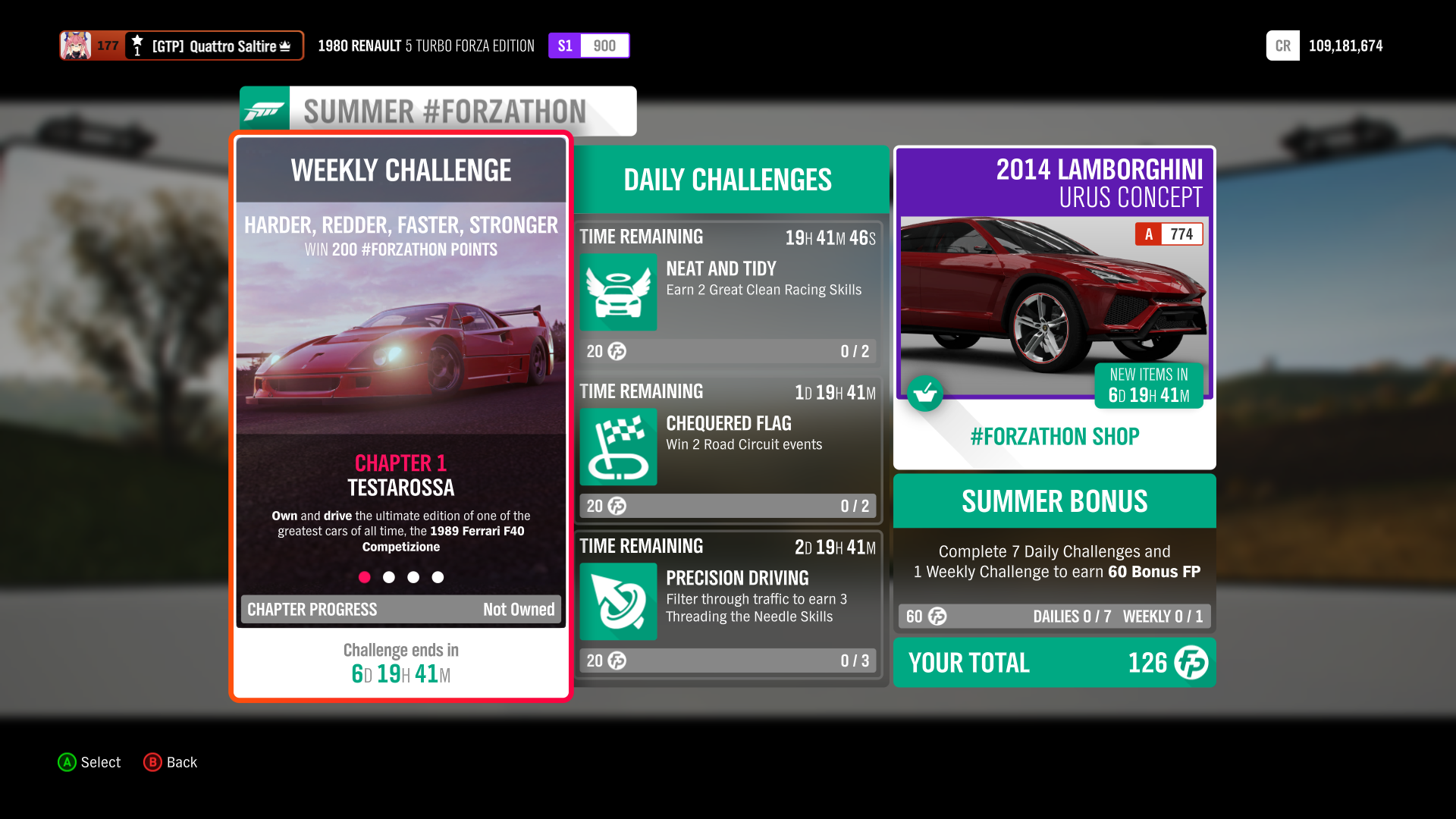View the 2014 Lamborghini Urus Concept thumbnail
The width and height of the screenshot is (1456, 819).
point(1053,303)
